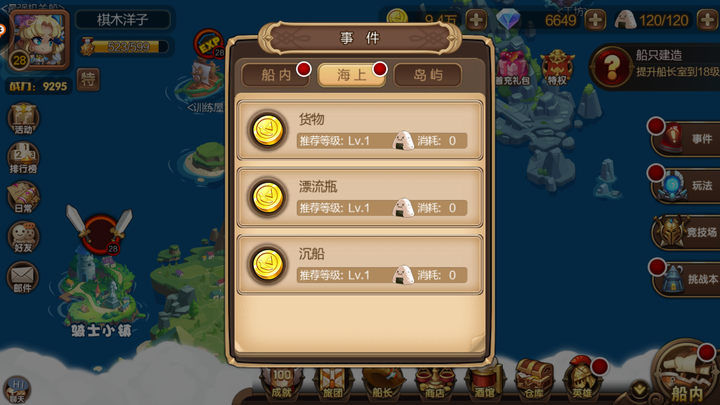Viewport: 720px width, 405px height.
Task: Switch to the 船内 events tab
Action: point(276,75)
